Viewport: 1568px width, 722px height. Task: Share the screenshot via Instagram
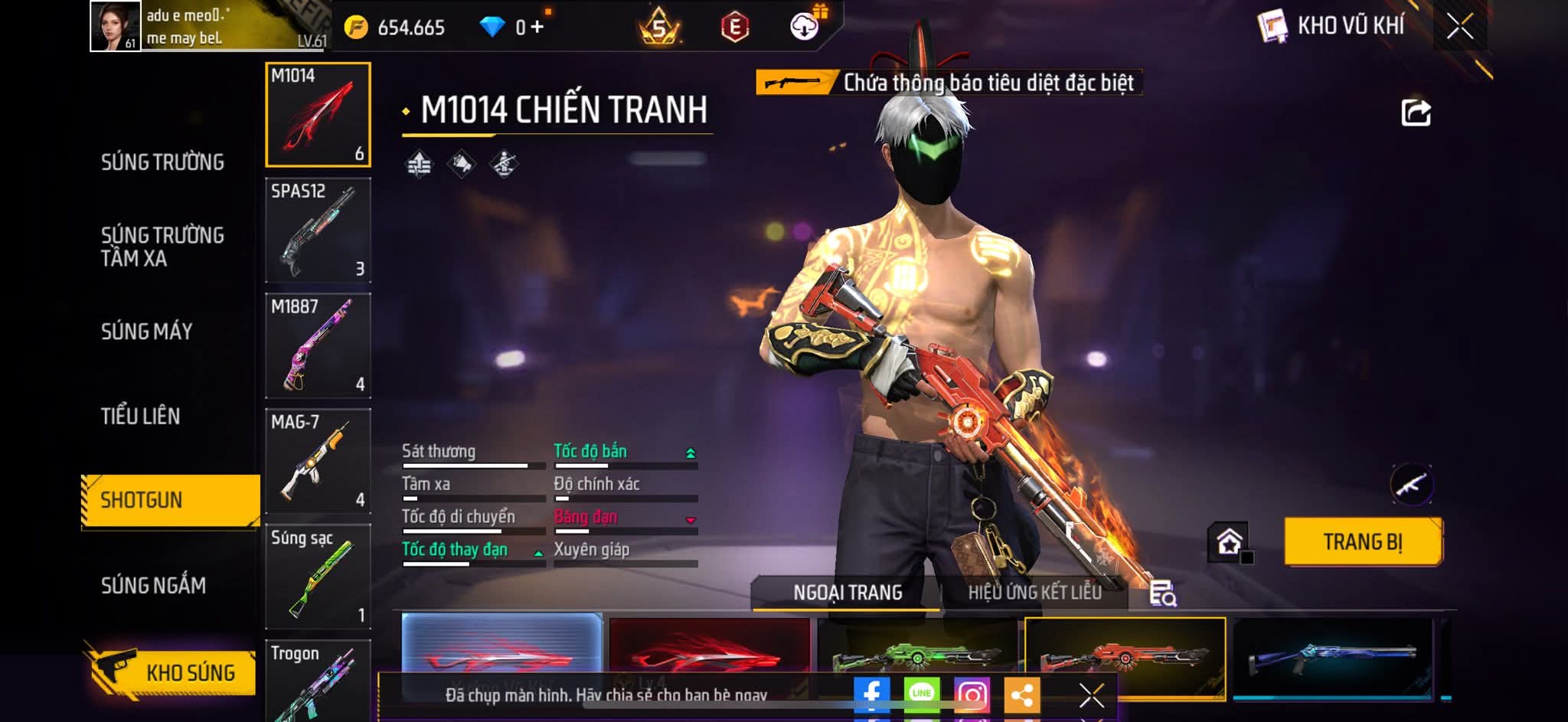[972, 694]
